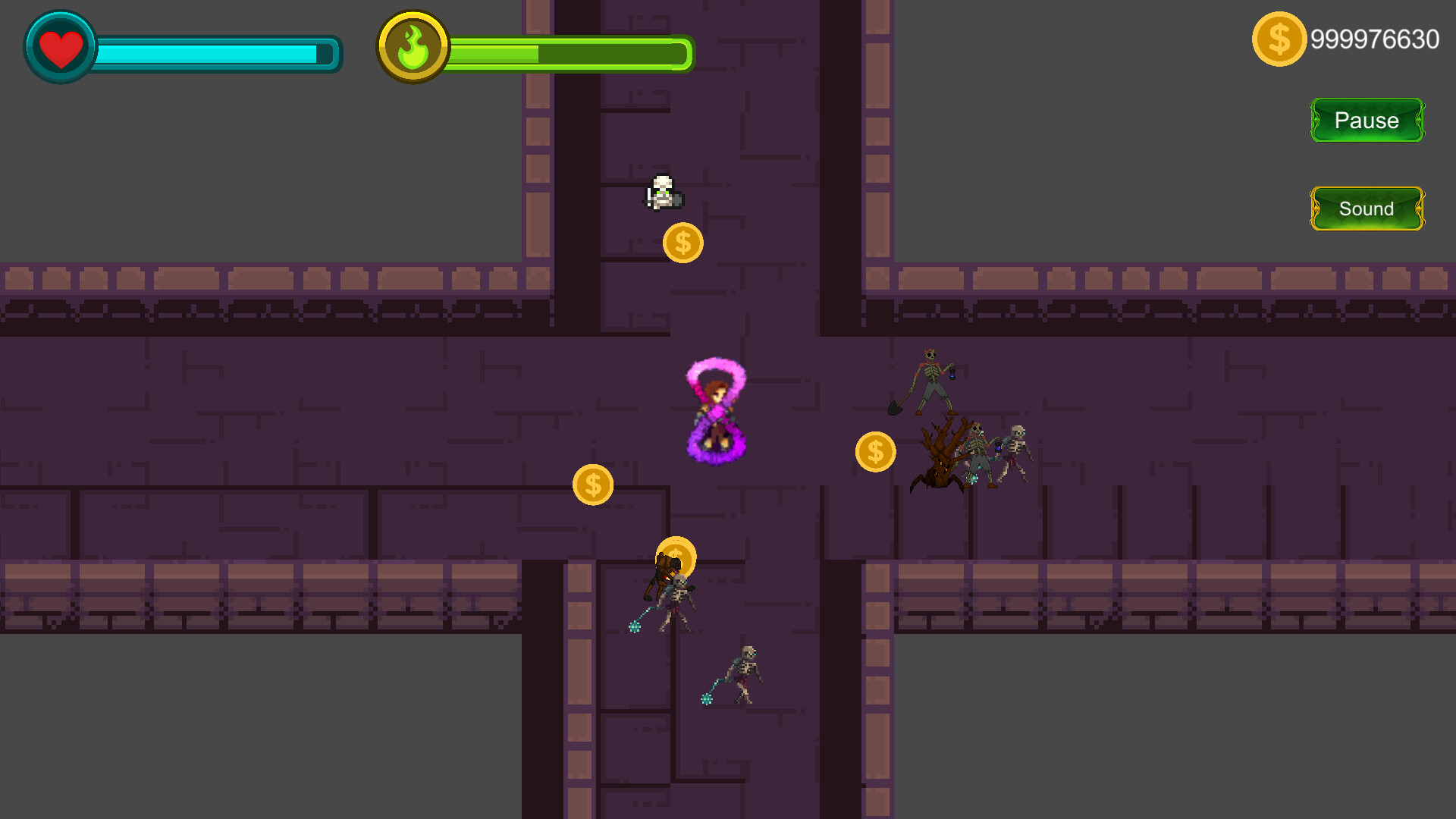Click the heart icon on the health bar

click(59, 46)
